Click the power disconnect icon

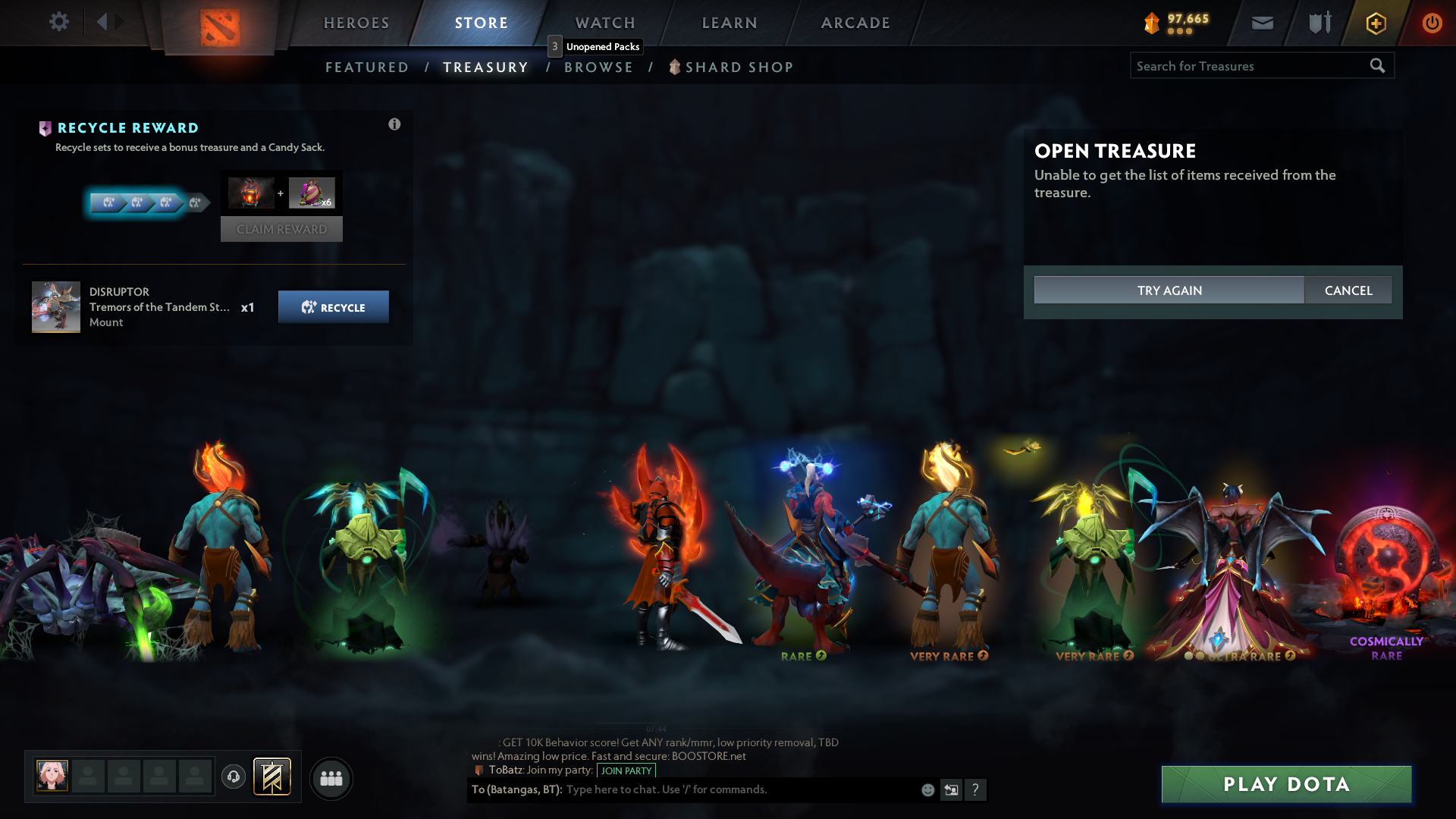[1432, 23]
